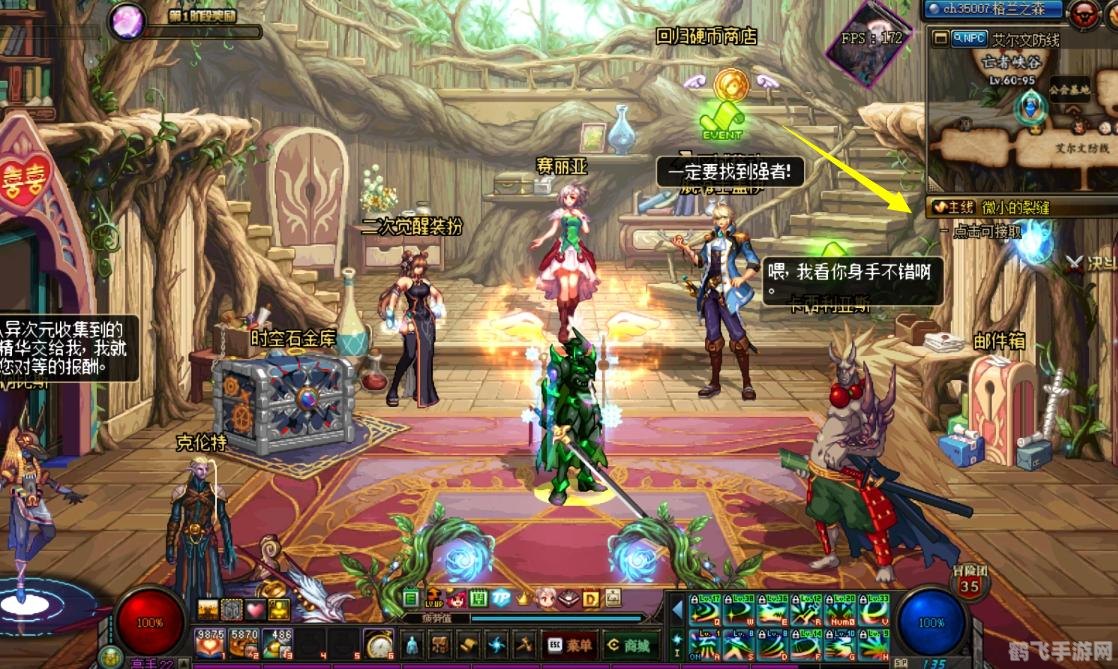The width and height of the screenshot is (1118, 669).
Task: Click the pocket watch quick slot item
Action: 379,643
